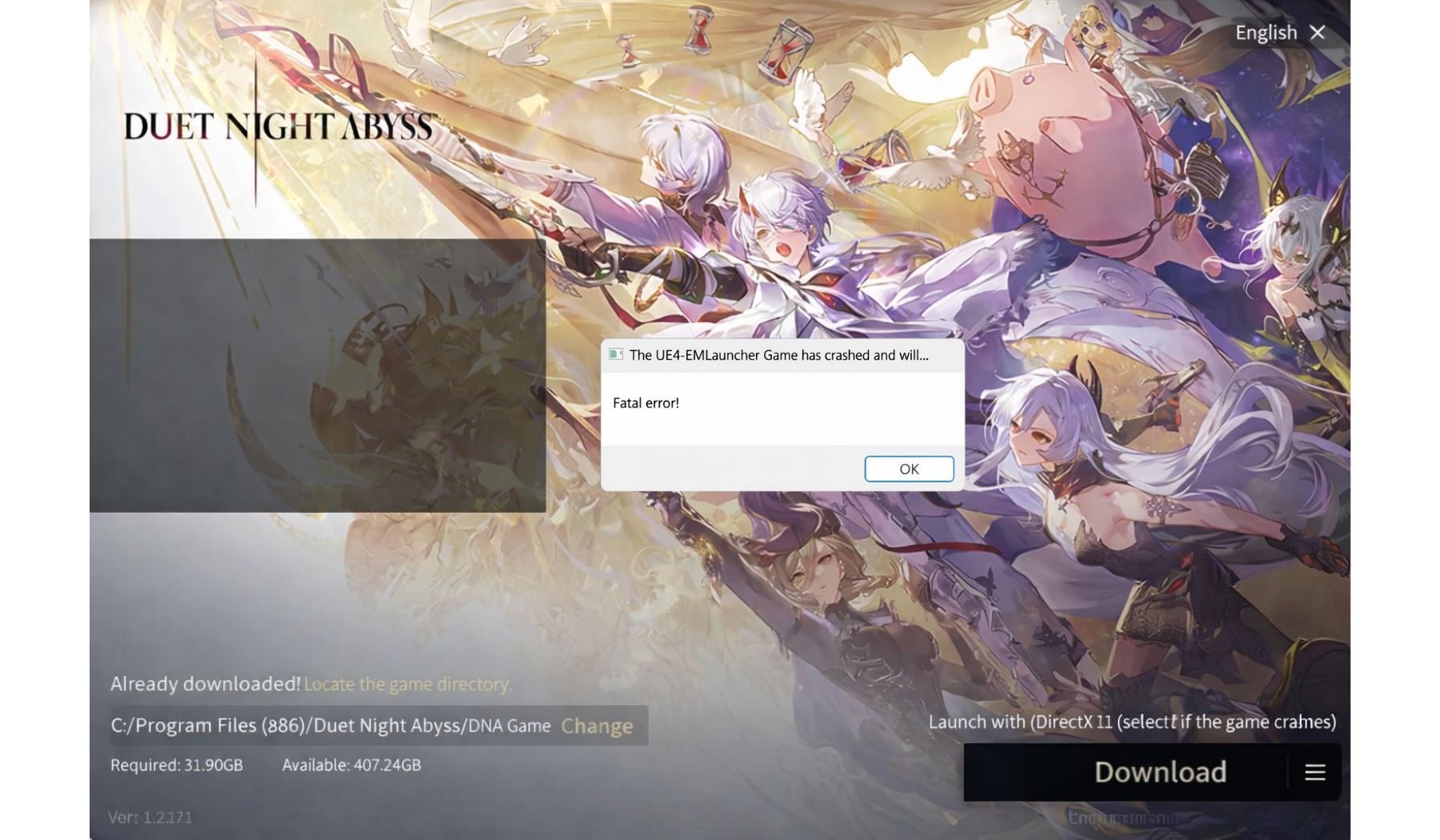Expand extra download options with the menu icon
This screenshot has width=1440, height=840.
tap(1314, 773)
